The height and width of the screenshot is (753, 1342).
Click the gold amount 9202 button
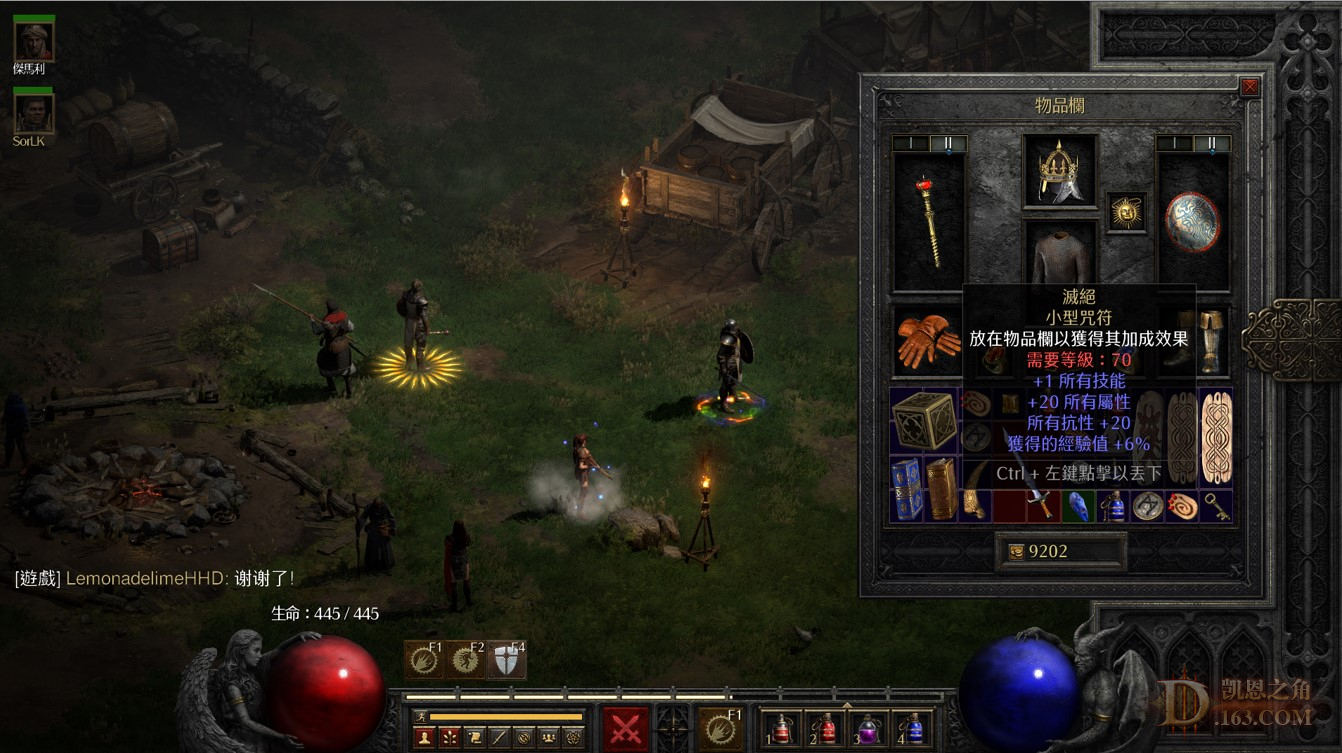tap(1060, 551)
